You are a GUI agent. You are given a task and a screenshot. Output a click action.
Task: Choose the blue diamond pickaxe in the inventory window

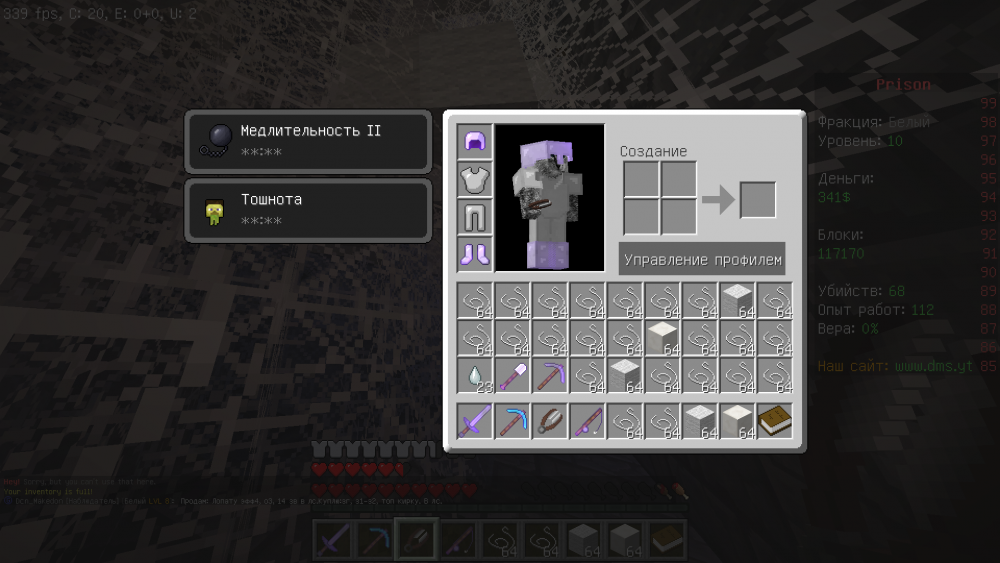click(x=512, y=421)
